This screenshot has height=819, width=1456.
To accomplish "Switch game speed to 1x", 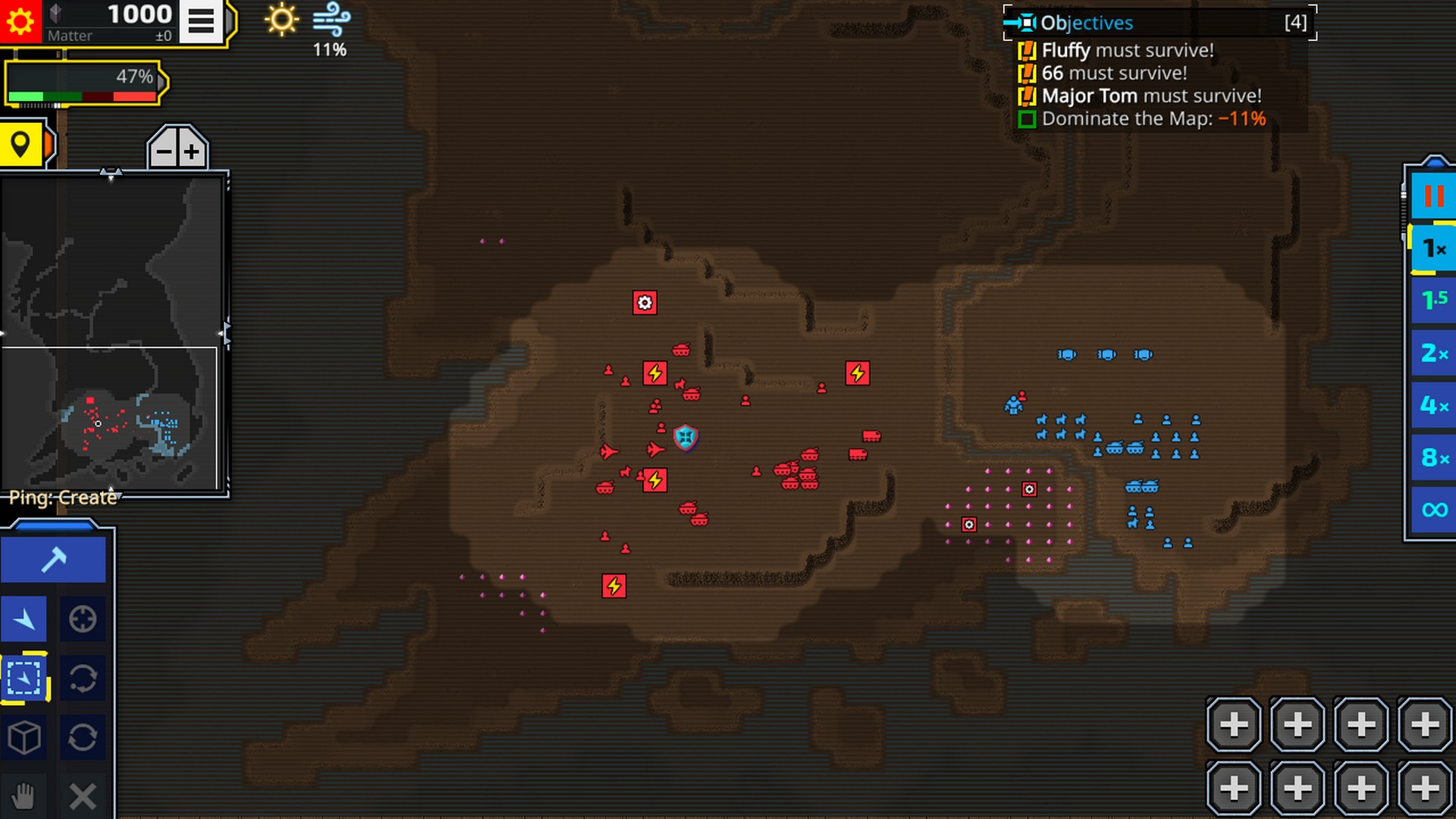I will coord(1432,246).
